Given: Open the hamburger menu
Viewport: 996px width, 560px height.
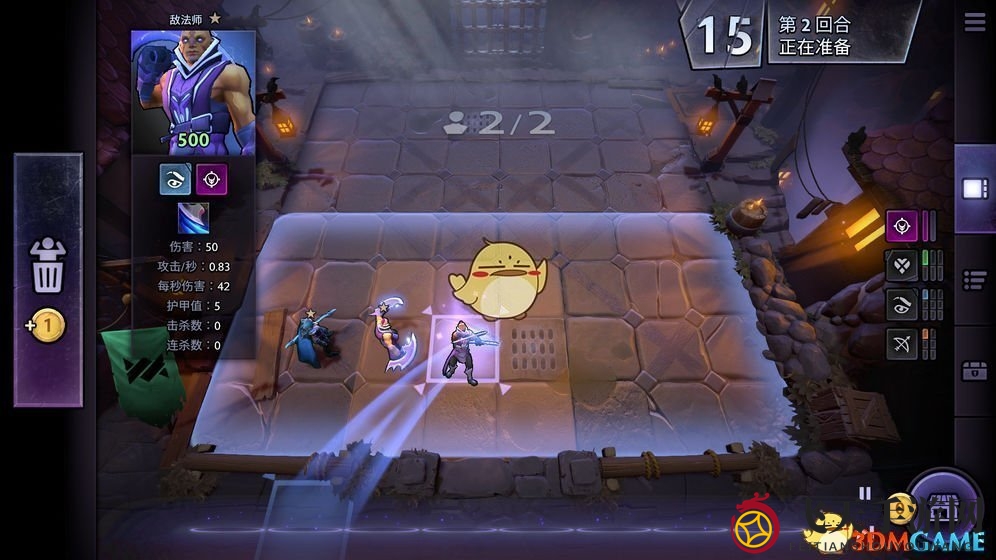Looking at the screenshot, I should 974,24.
